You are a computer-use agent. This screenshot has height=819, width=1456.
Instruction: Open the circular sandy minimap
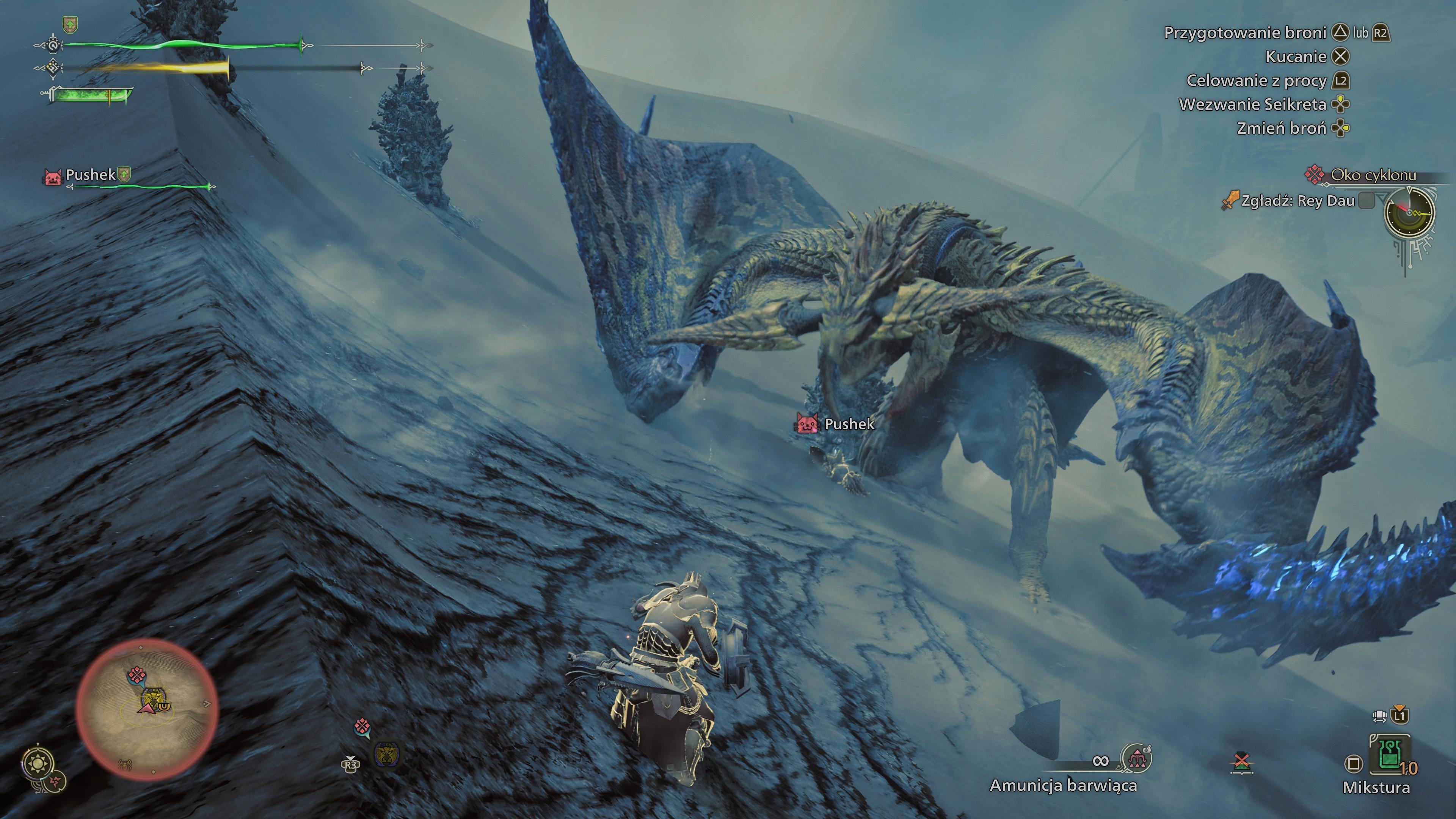147,710
